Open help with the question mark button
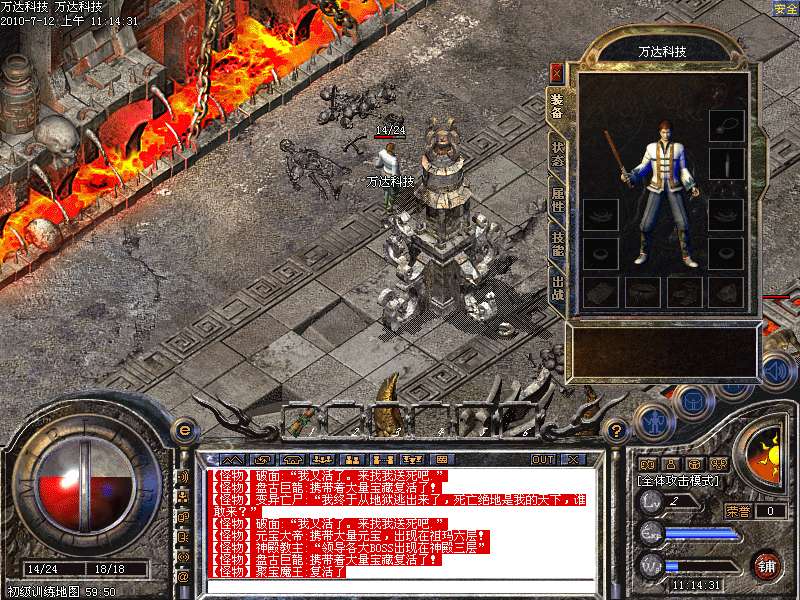800x600 pixels. click(617, 431)
